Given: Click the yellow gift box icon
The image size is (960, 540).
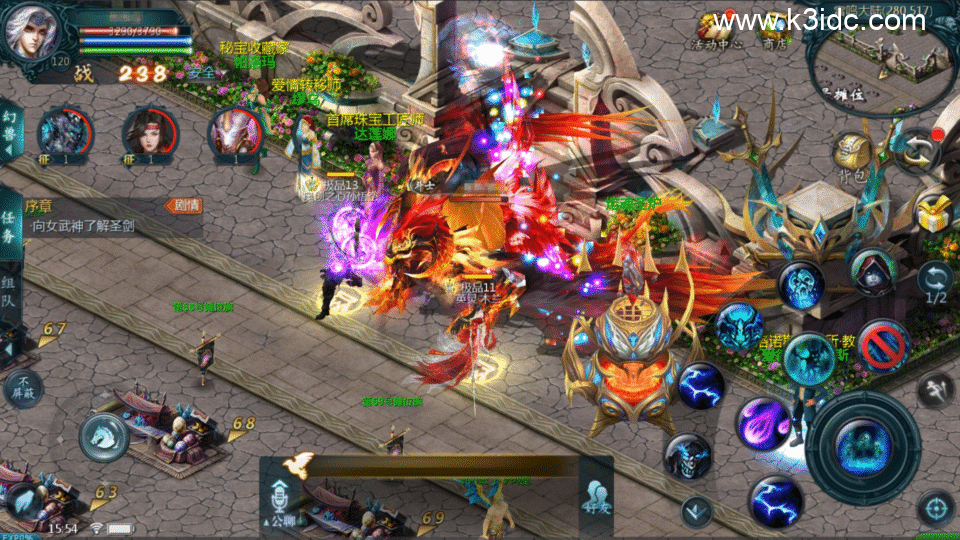Looking at the screenshot, I should click(x=936, y=211).
